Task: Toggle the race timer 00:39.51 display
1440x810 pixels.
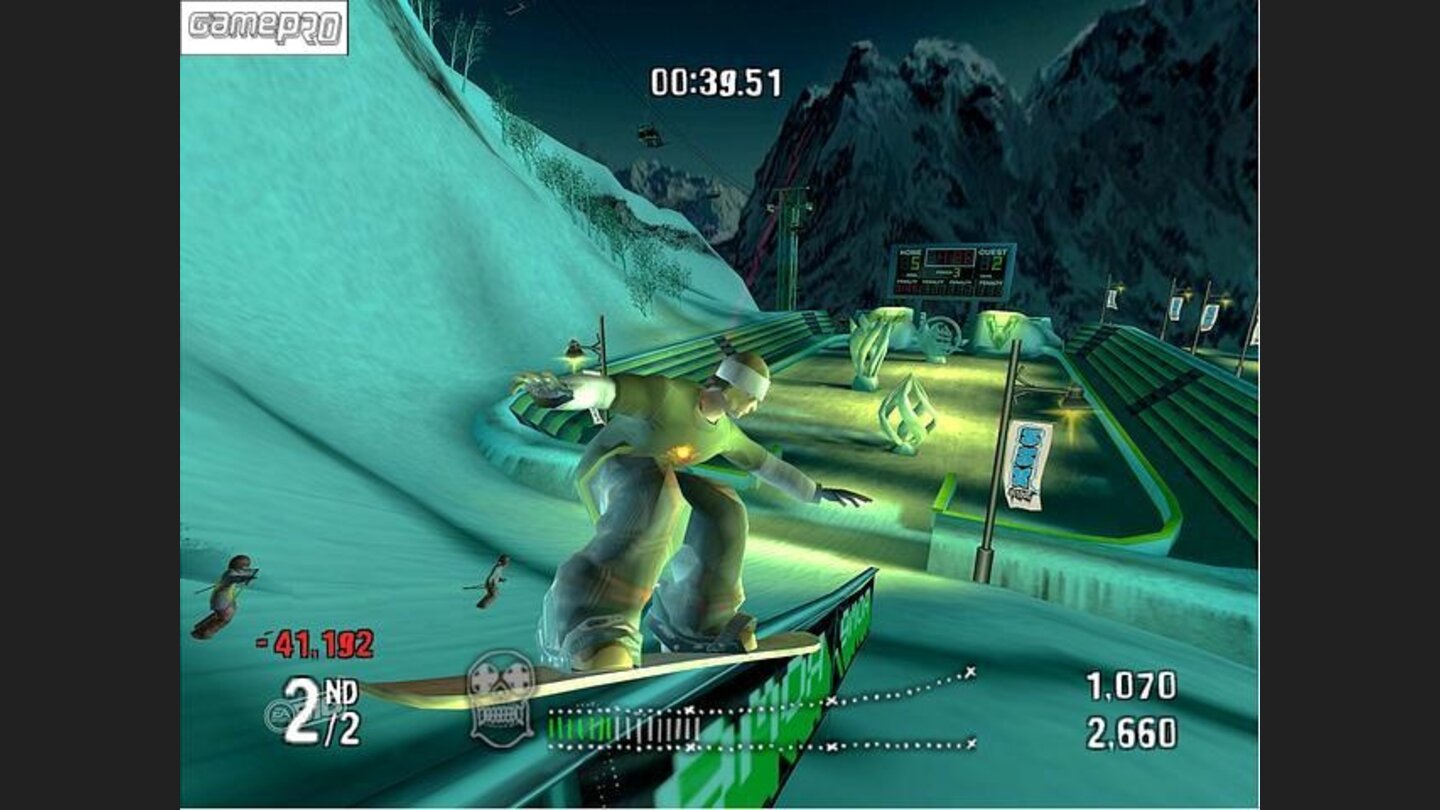Action: point(716,84)
